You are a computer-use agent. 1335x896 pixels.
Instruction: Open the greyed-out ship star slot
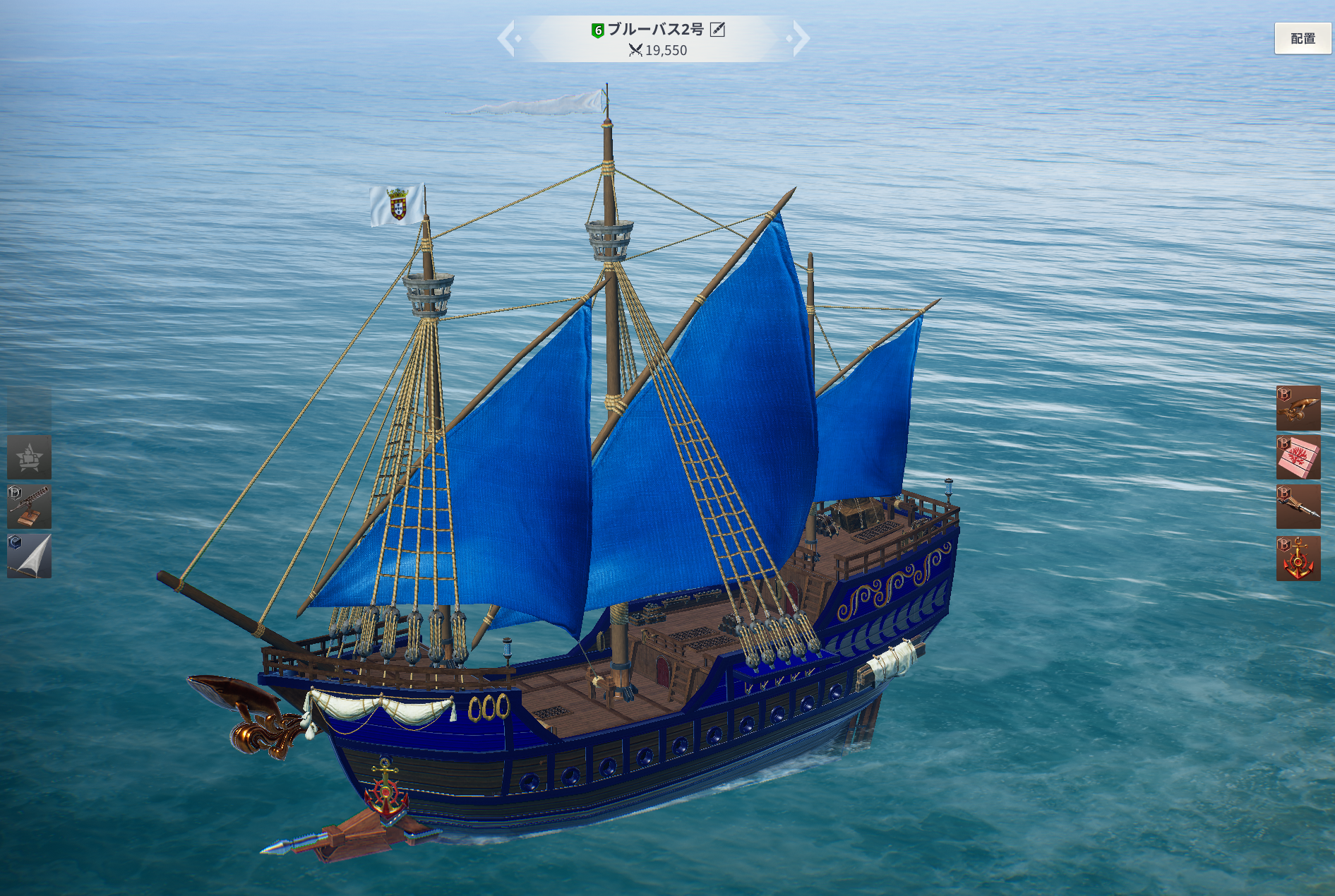[29, 458]
